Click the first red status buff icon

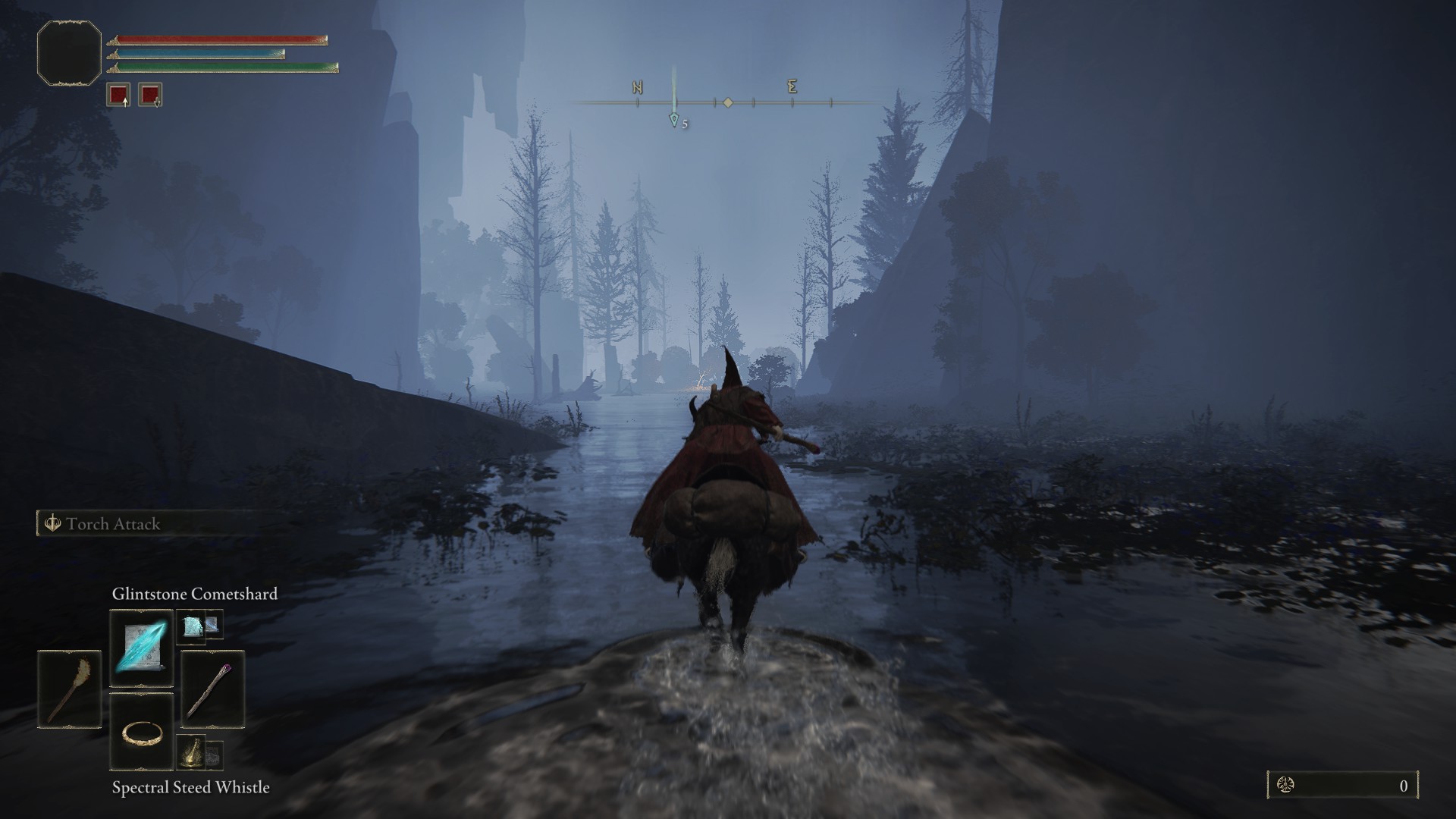tap(118, 95)
